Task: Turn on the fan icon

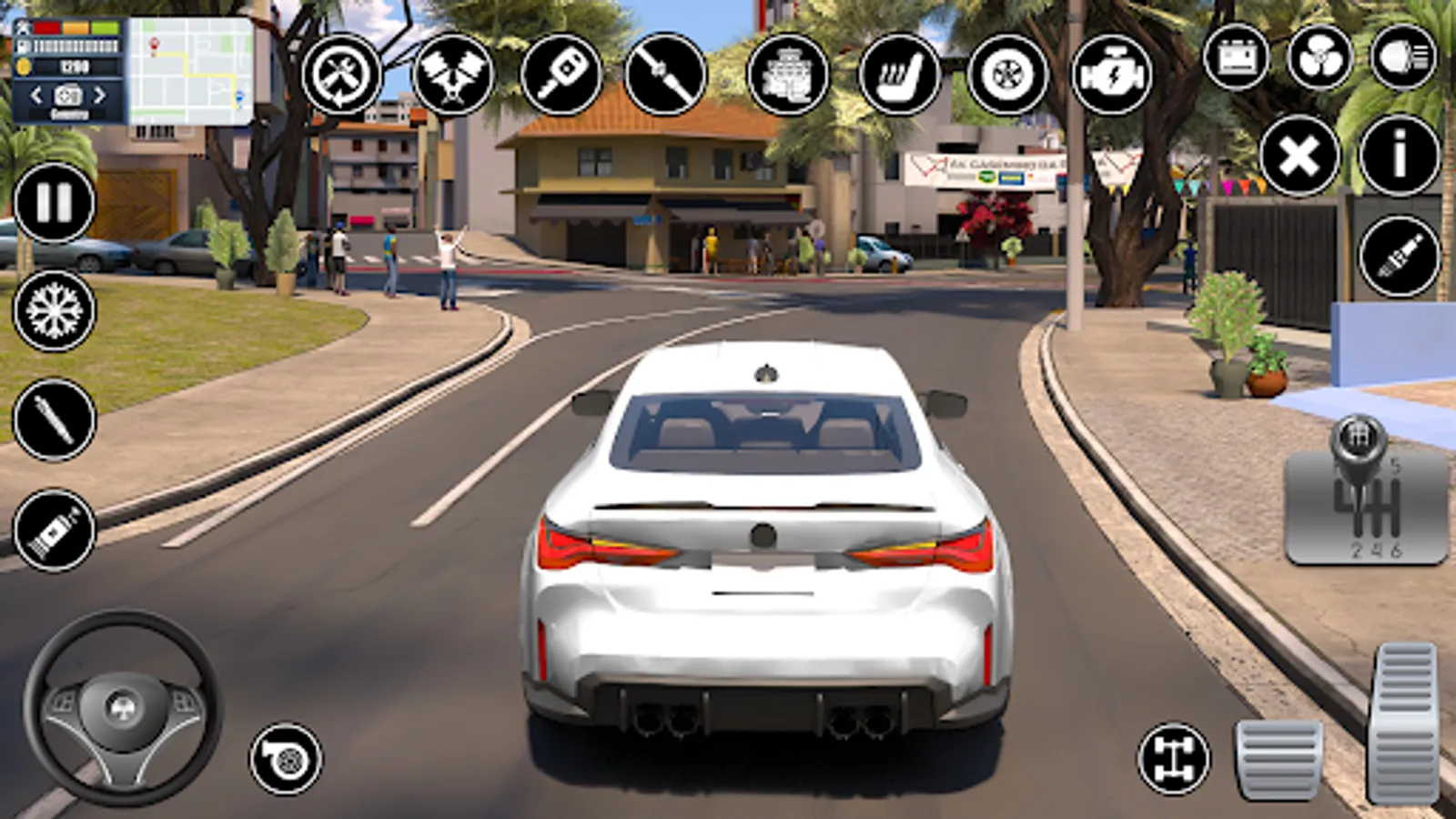Action: point(1319,57)
